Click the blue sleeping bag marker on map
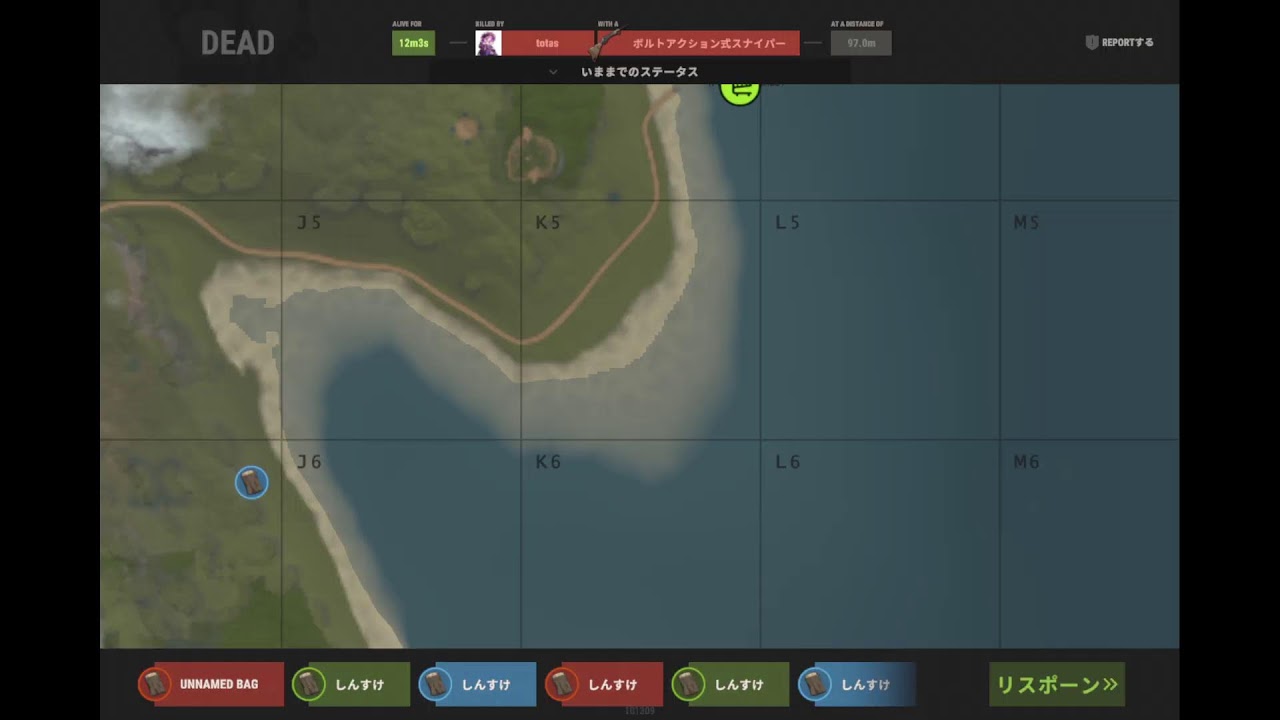 [251, 483]
